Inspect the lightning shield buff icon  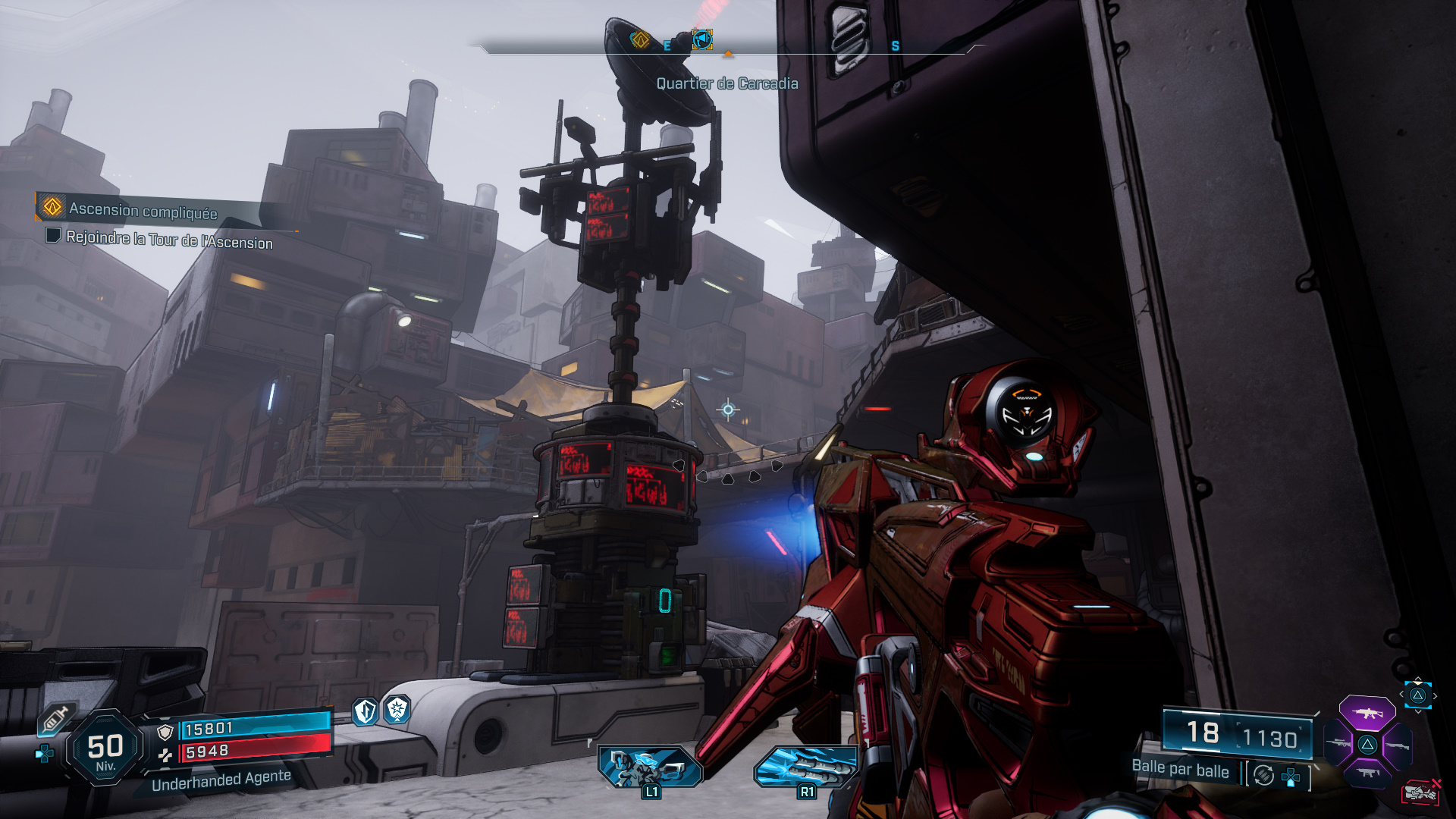click(x=366, y=711)
